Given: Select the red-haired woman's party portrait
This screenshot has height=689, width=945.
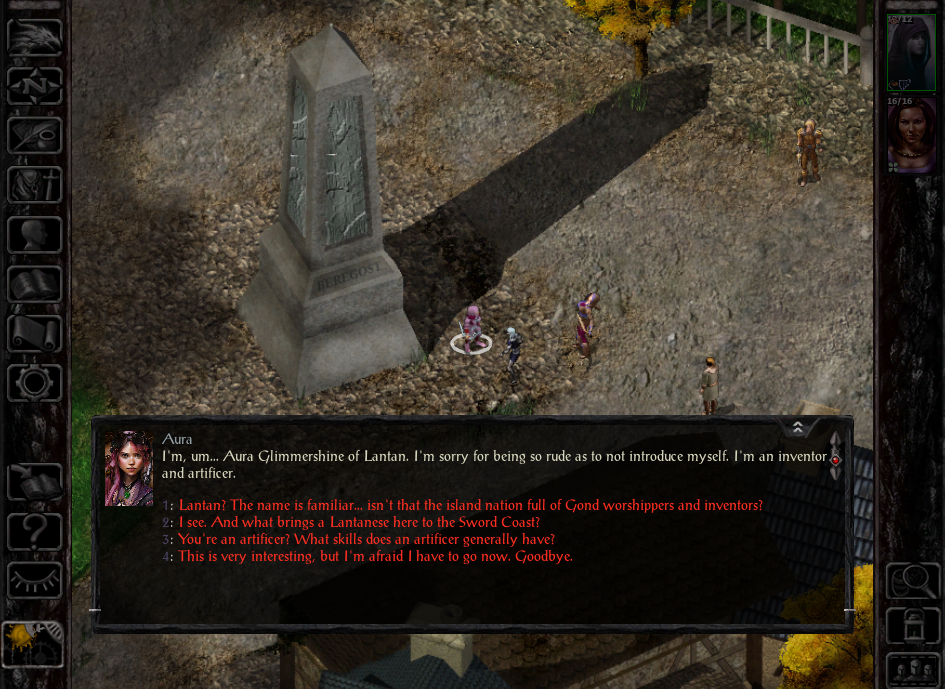Looking at the screenshot, I should click(x=910, y=134).
